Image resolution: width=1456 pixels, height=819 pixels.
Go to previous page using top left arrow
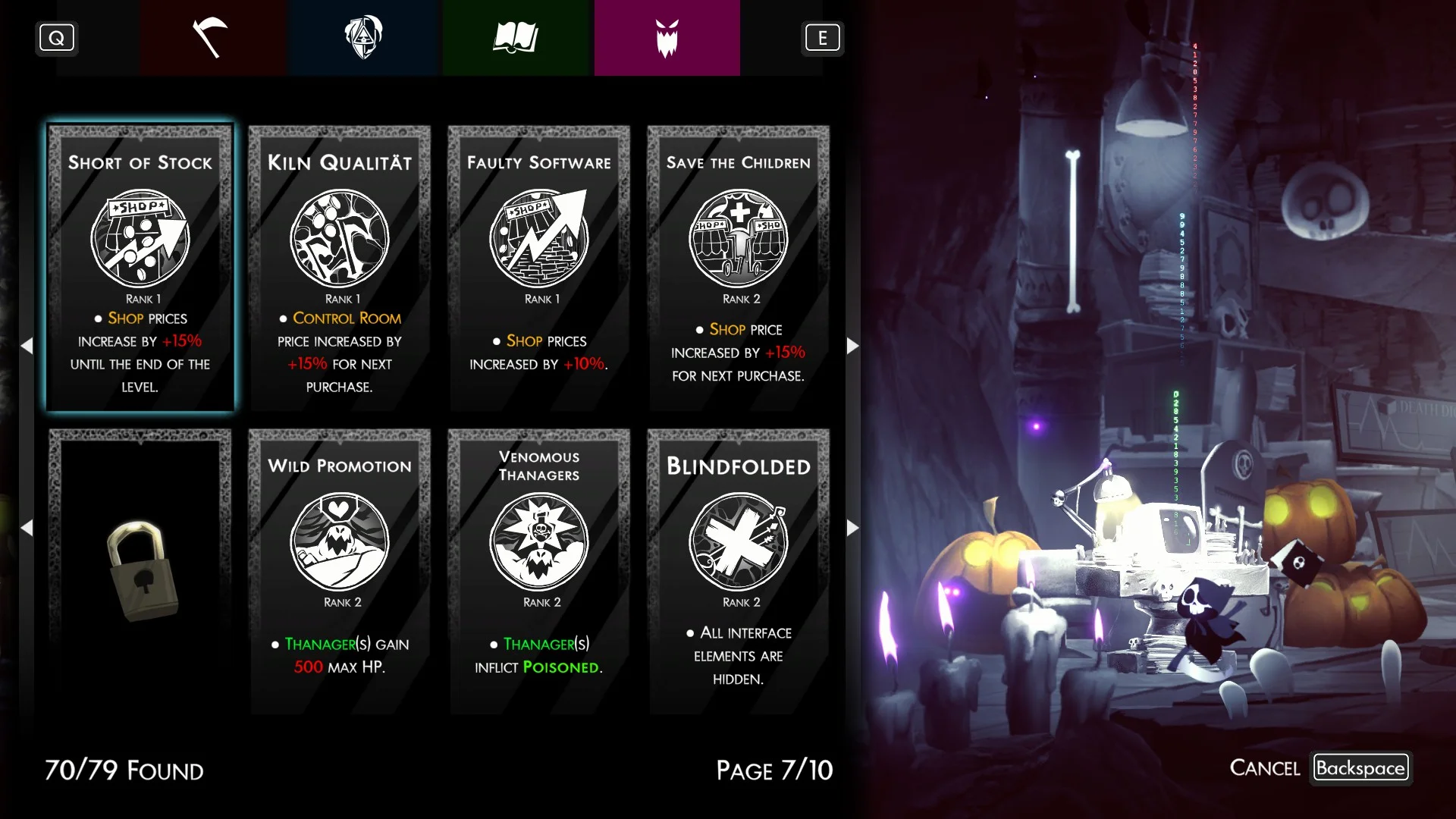(27, 346)
